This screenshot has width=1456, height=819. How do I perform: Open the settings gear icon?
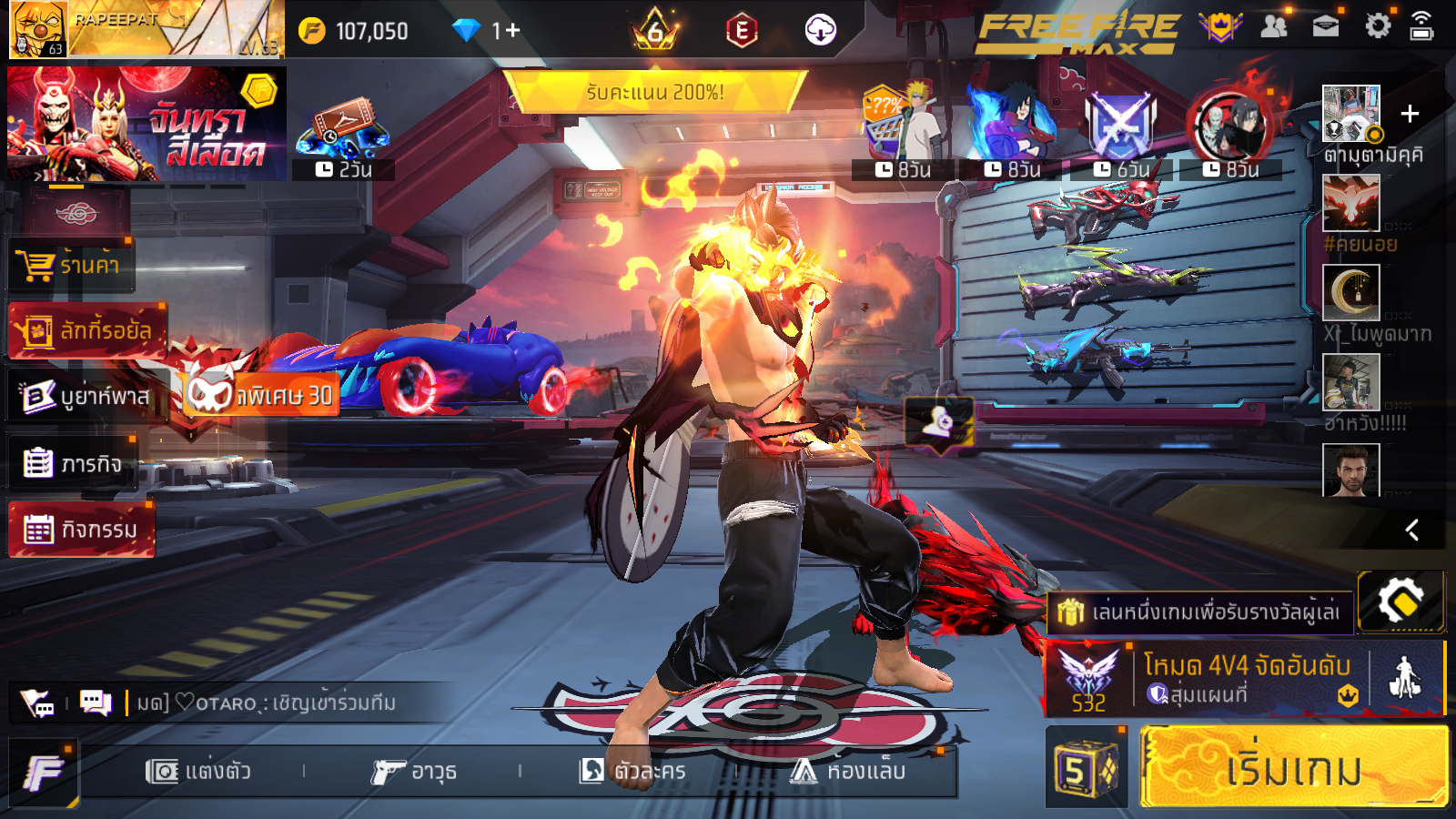[x=1378, y=26]
